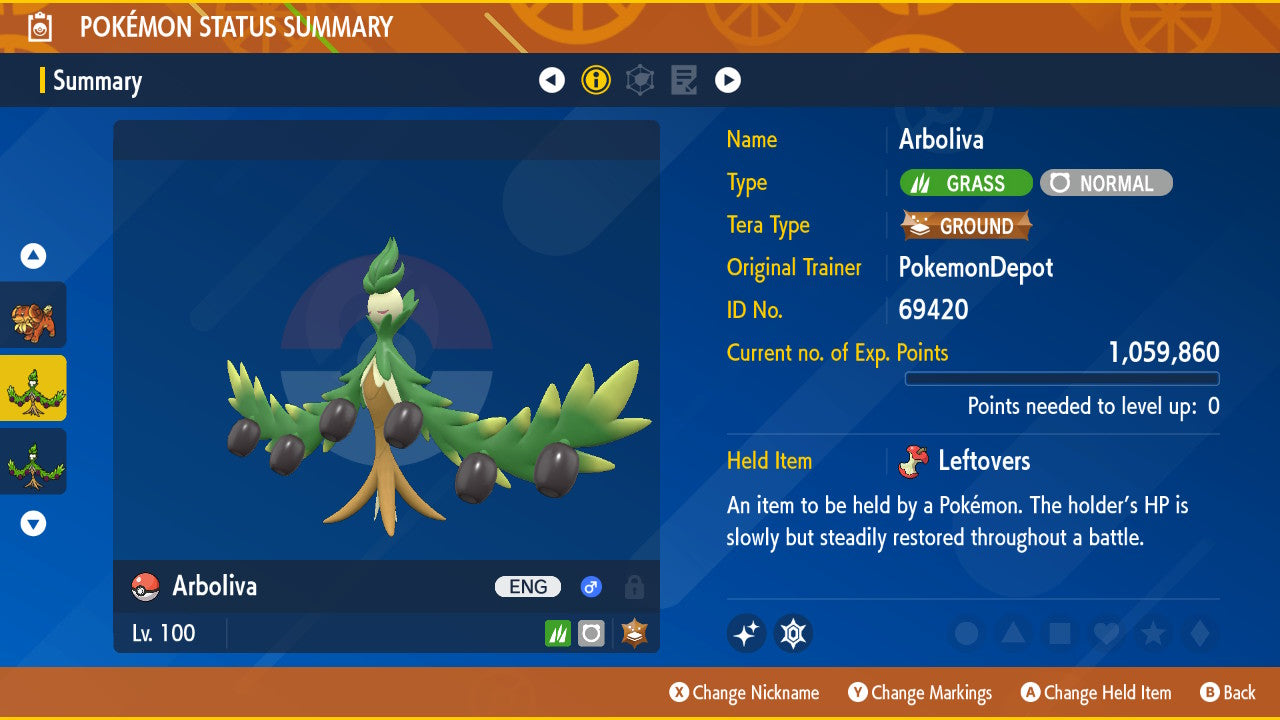Toggle the square marking

click(1059, 633)
